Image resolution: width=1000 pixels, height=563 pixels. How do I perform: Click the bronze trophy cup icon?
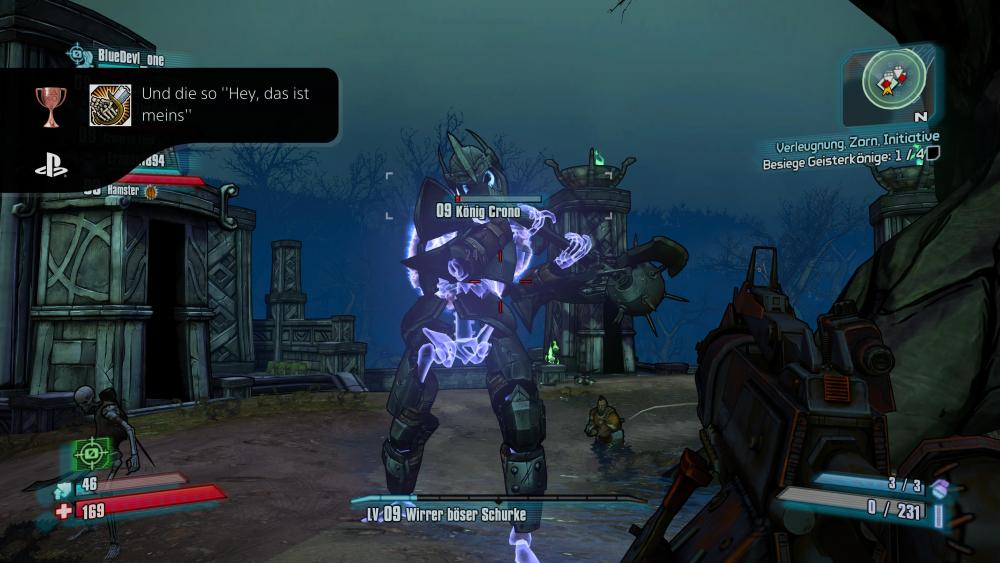point(49,105)
